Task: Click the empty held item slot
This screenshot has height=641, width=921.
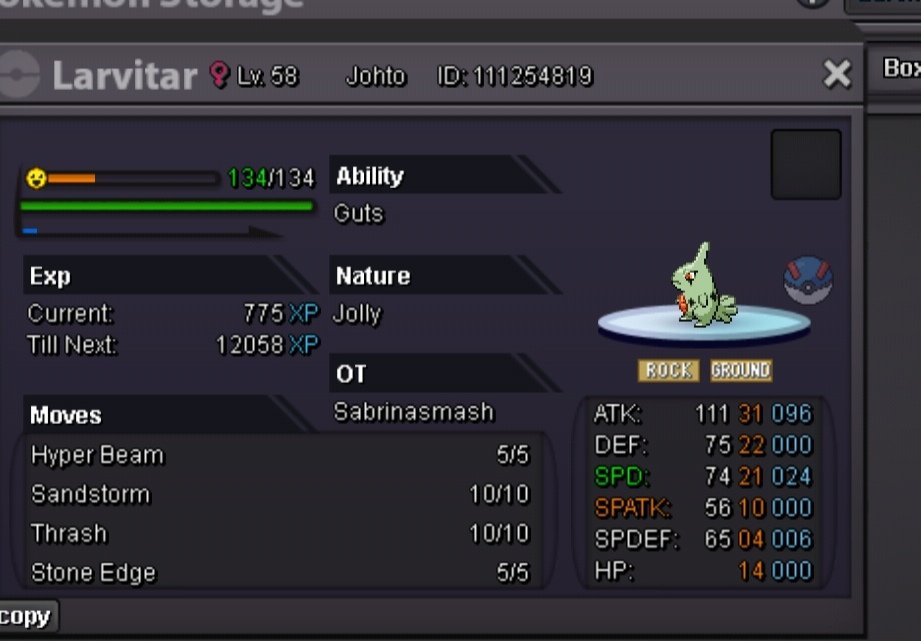Action: tap(805, 164)
